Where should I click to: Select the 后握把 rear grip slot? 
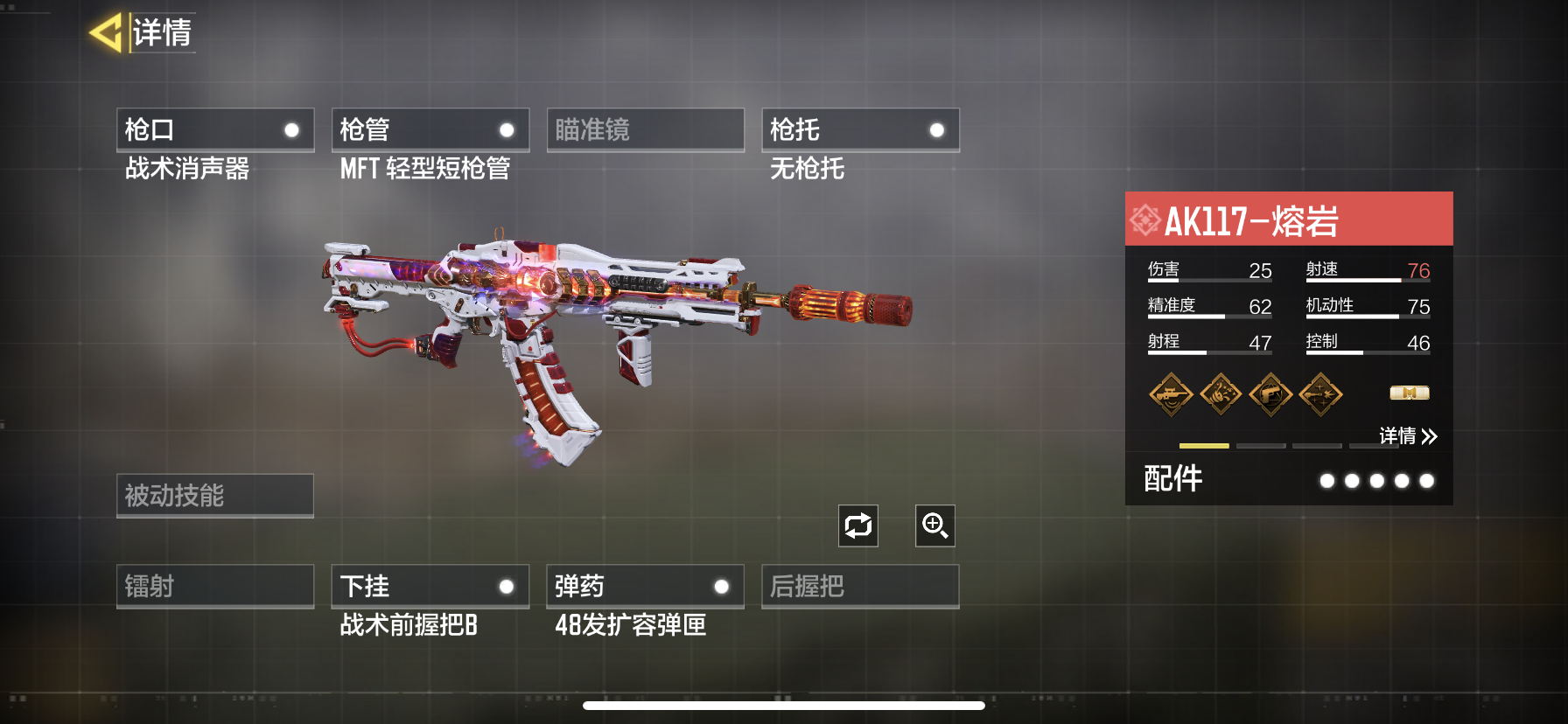pos(860,586)
